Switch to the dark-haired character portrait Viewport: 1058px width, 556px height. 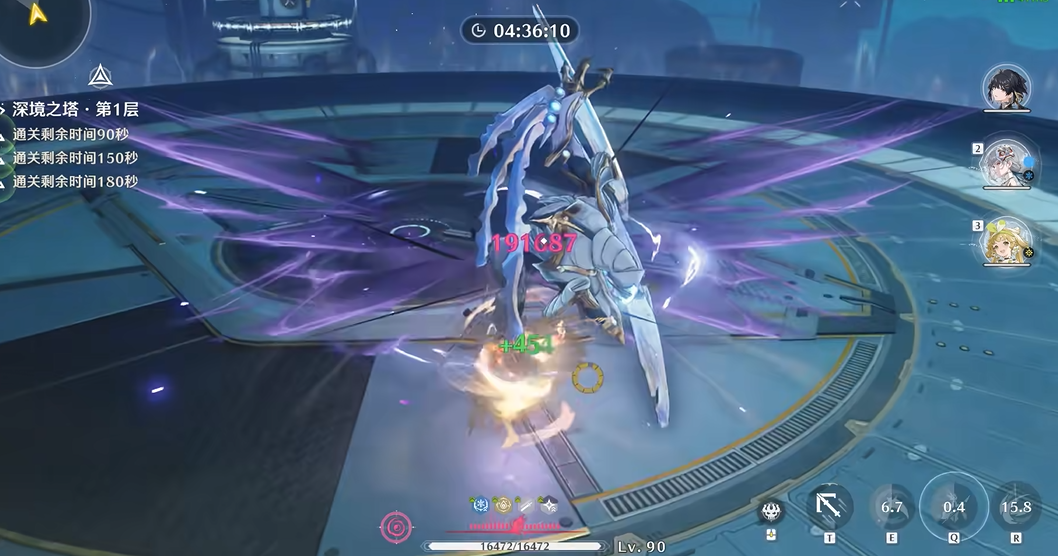tap(1006, 88)
